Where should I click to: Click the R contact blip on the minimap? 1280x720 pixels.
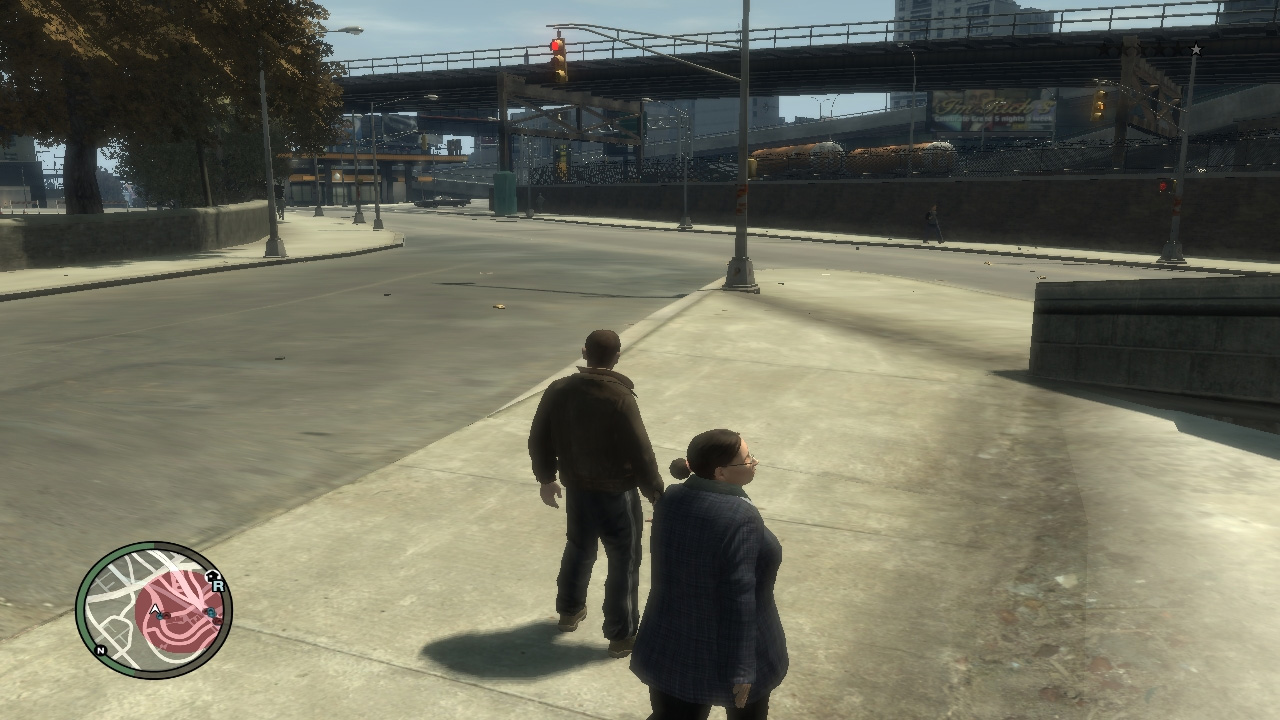[x=218, y=586]
